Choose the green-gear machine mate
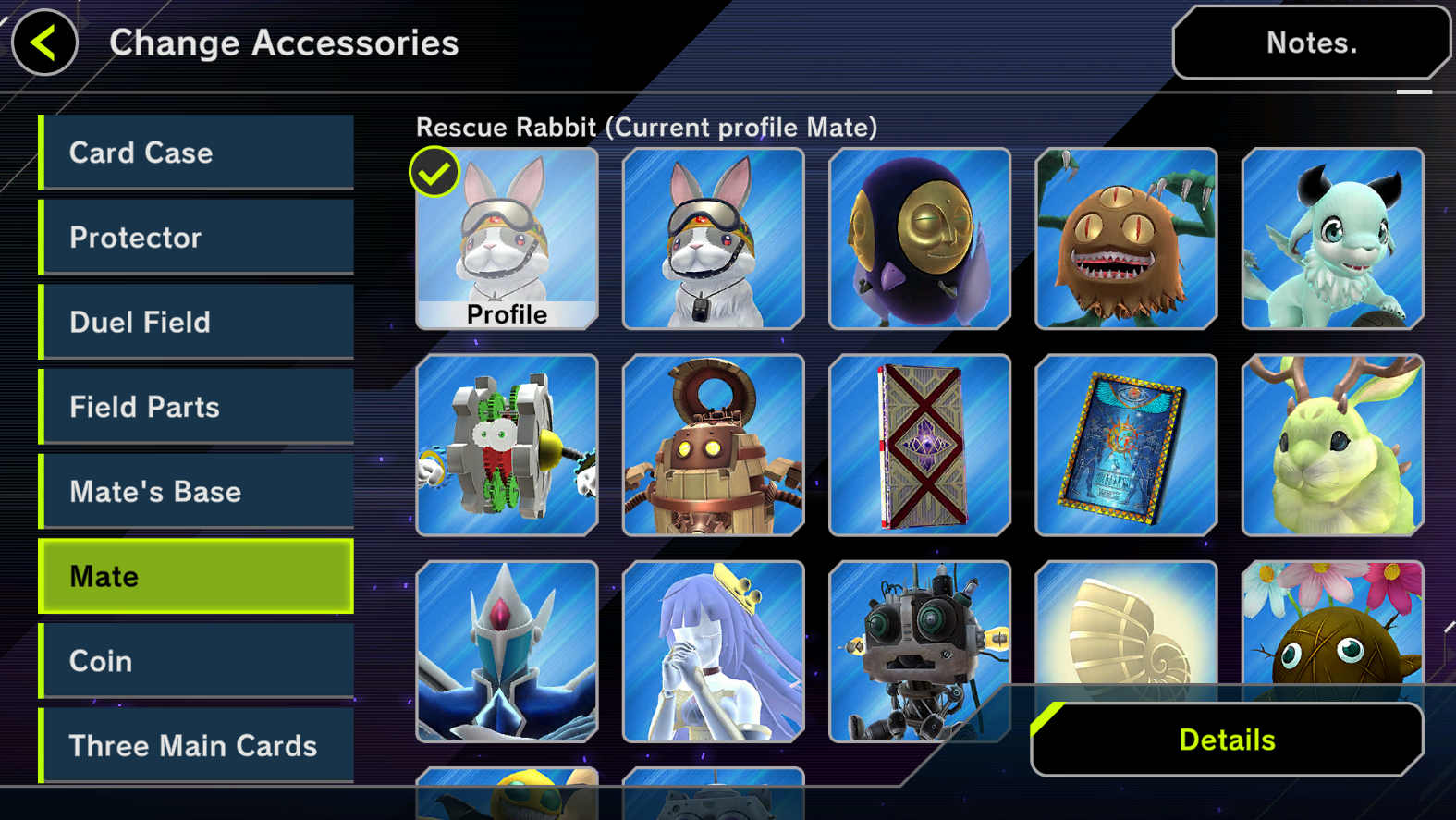 pyautogui.click(x=507, y=446)
